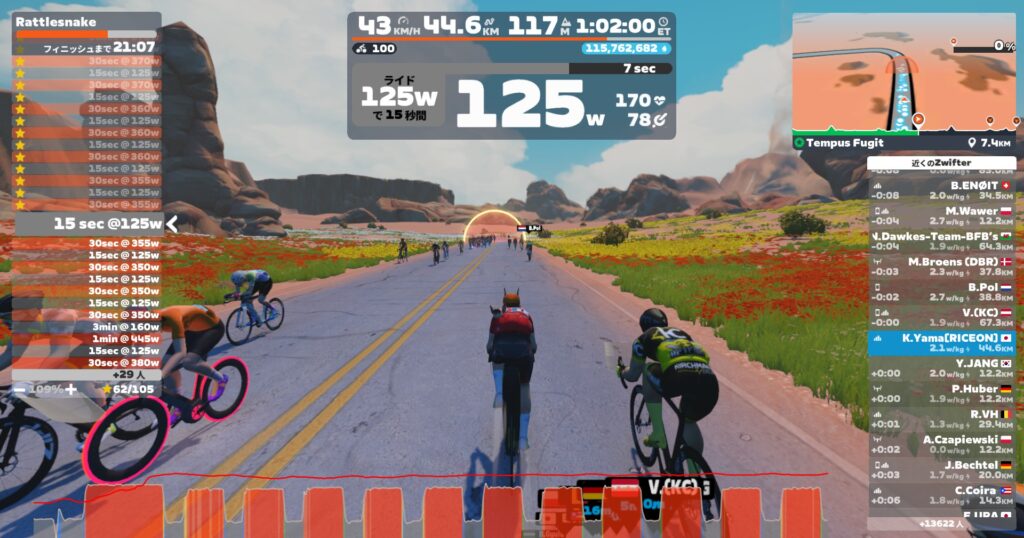Select the 1min @ 445w workout step
This screenshot has height=538, width=1024.
pos(88,338)
